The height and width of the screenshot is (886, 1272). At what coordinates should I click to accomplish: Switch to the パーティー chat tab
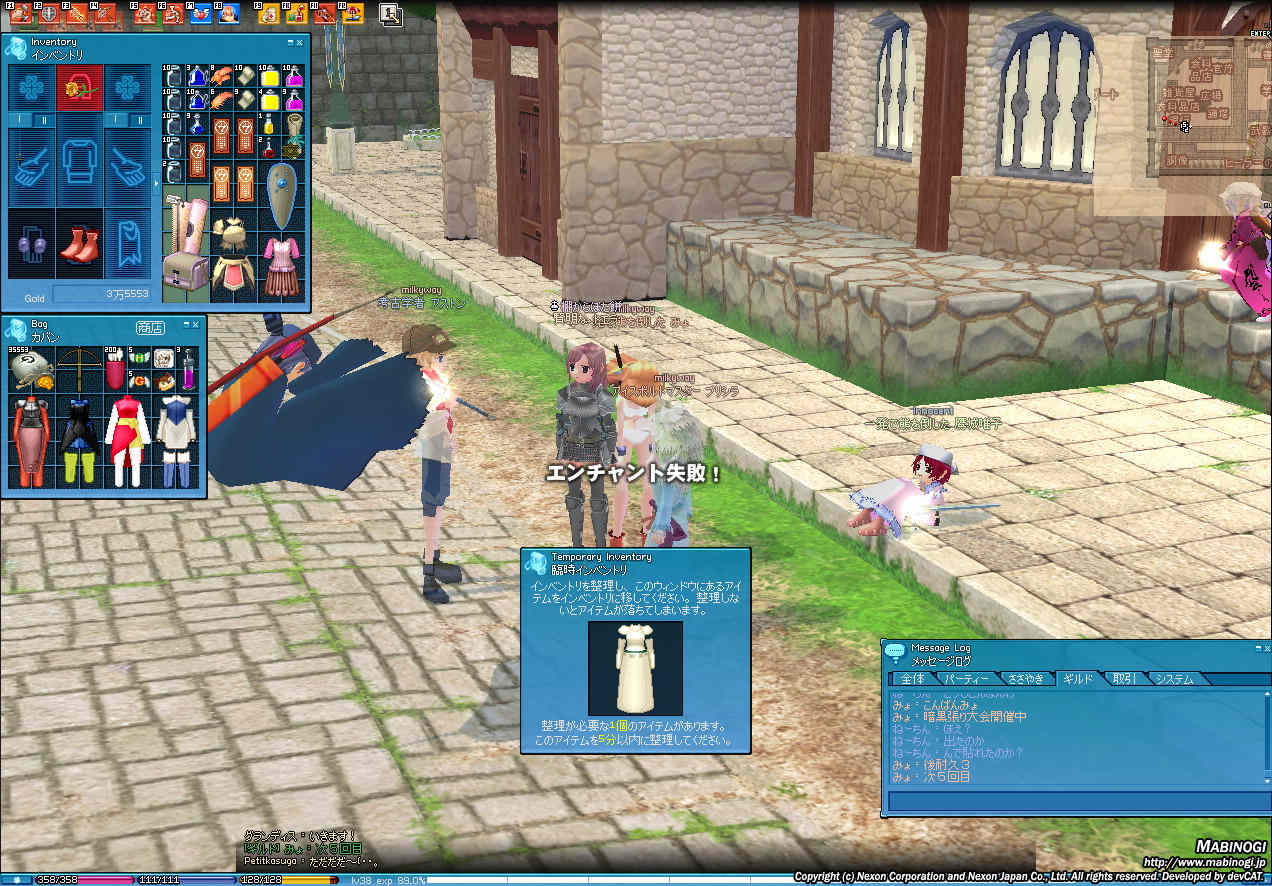click(x=967, y=679)
